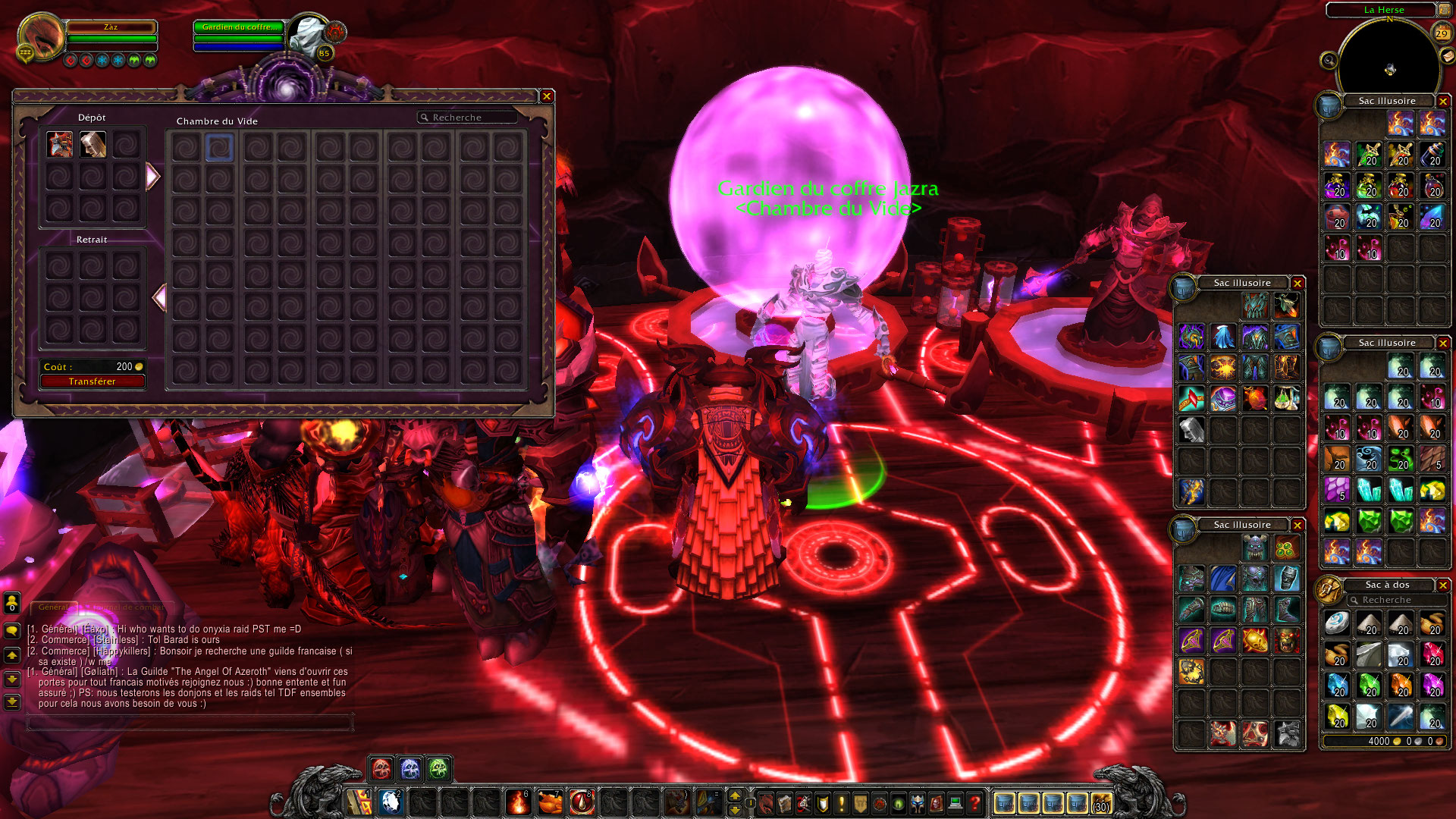Close the Sac à dos bag window

[1443, 585]
